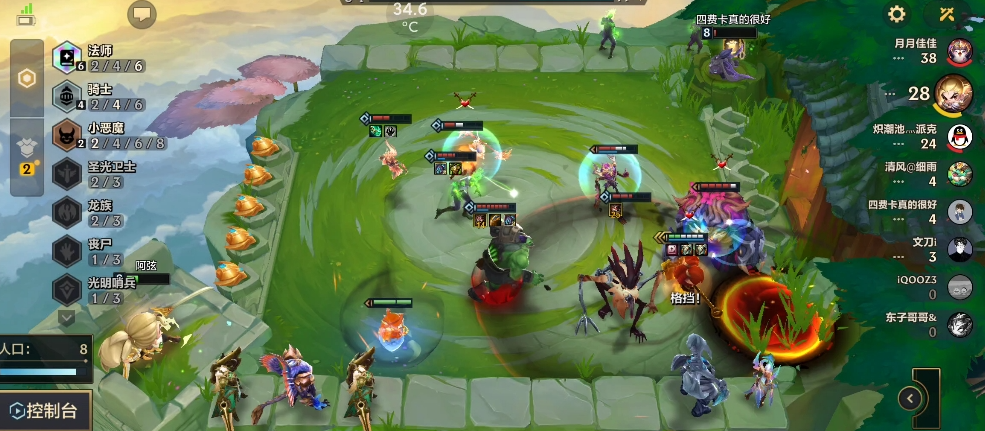Open the gear settings menu
Screen dimensions: 985x431
pos(897,14)
